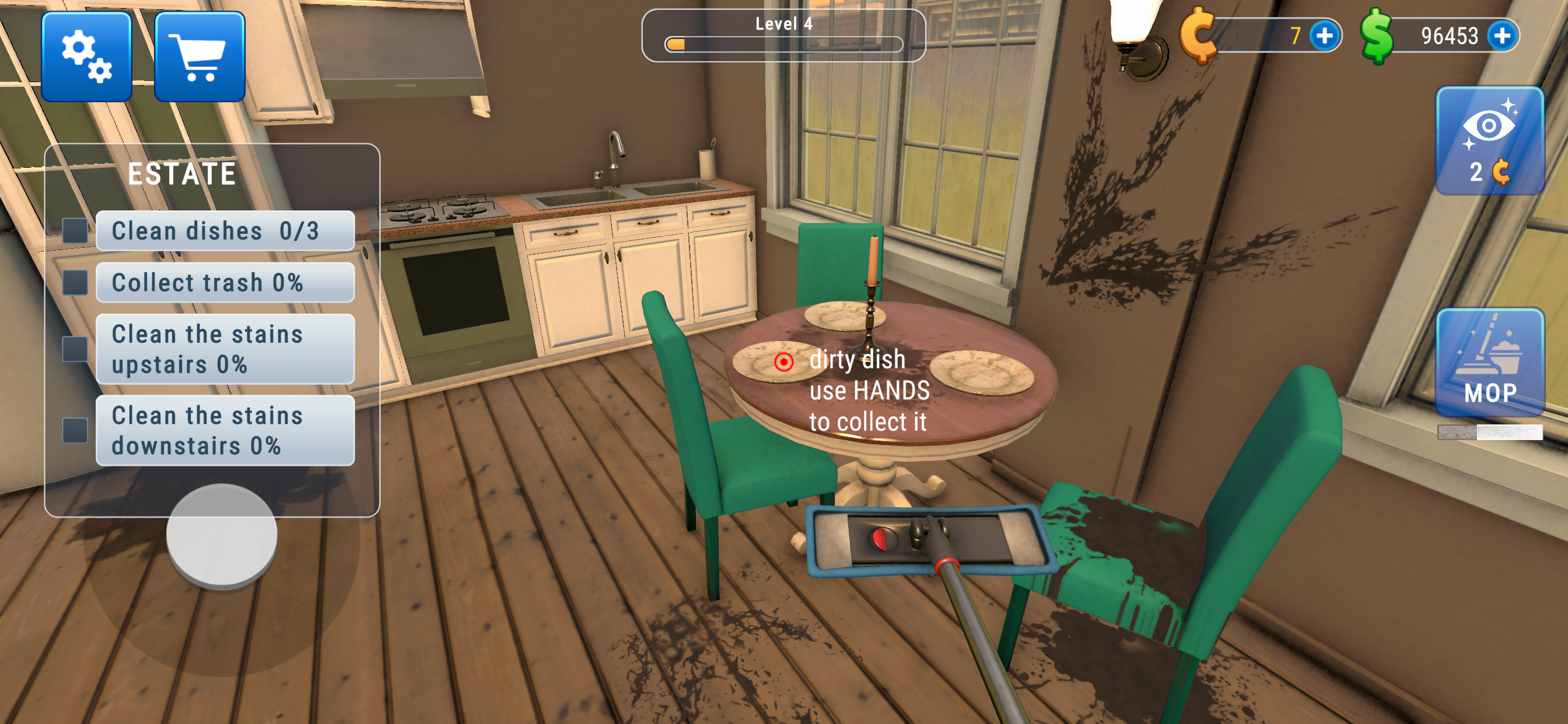Open the Clean the stains downstairs task
The image size is (1568, 724).
click(225, 430)
